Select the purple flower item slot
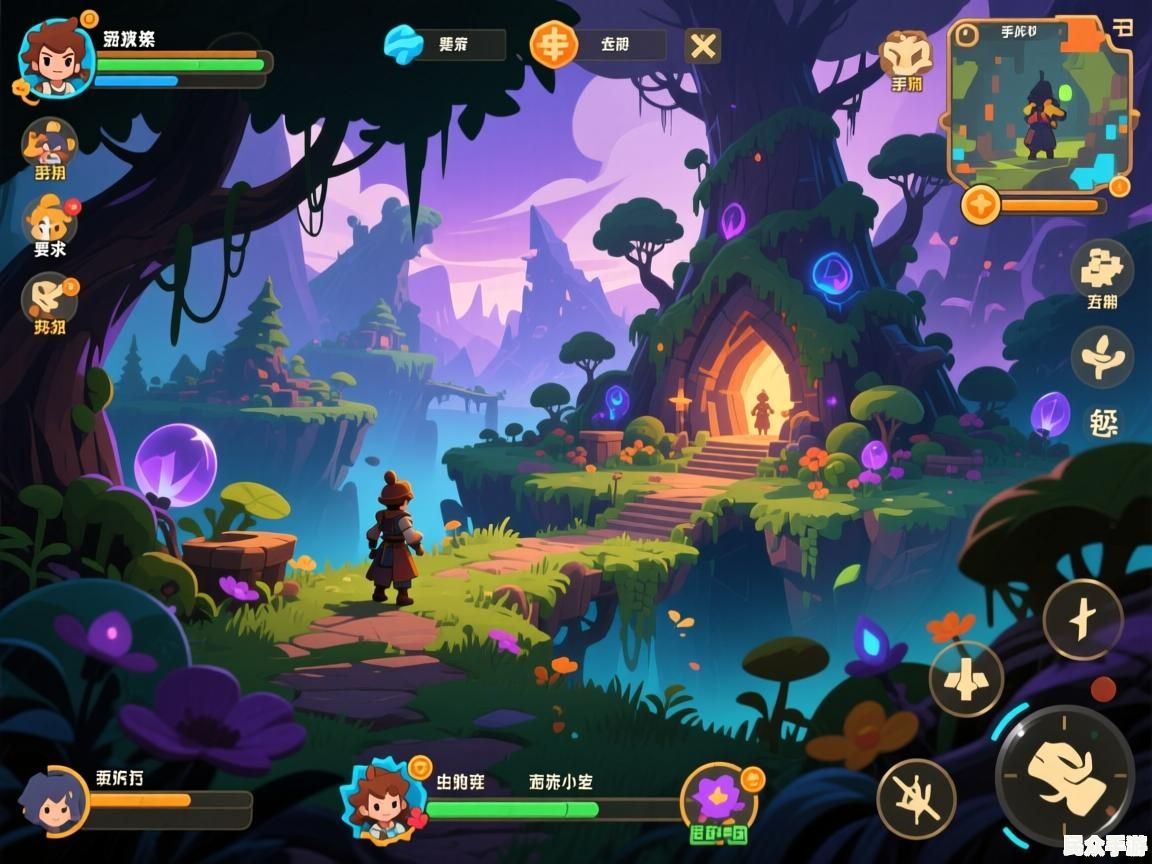This screenshot has width=1152, height=864. coord(720,799)
